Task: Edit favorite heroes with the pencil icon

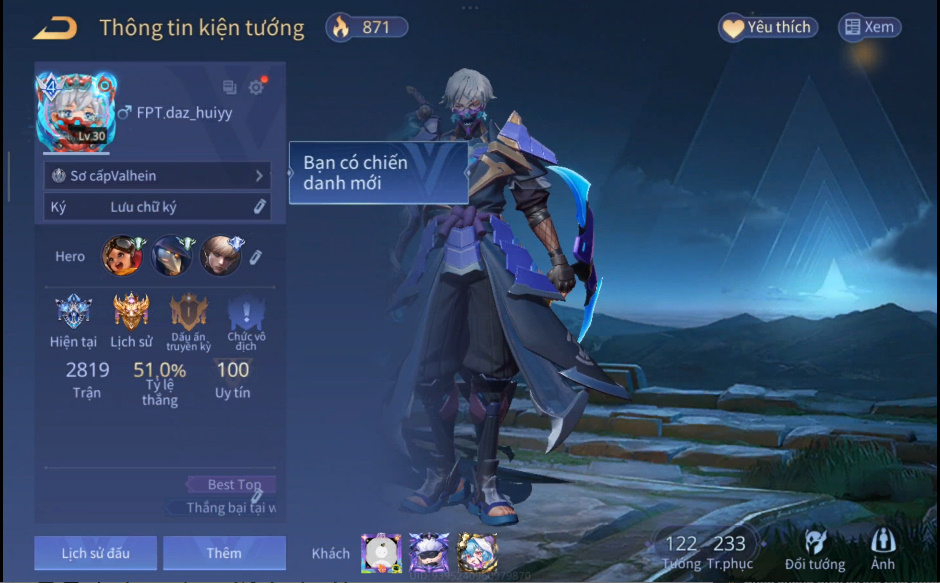Action: pyautogui.click(x=255, y=257)
